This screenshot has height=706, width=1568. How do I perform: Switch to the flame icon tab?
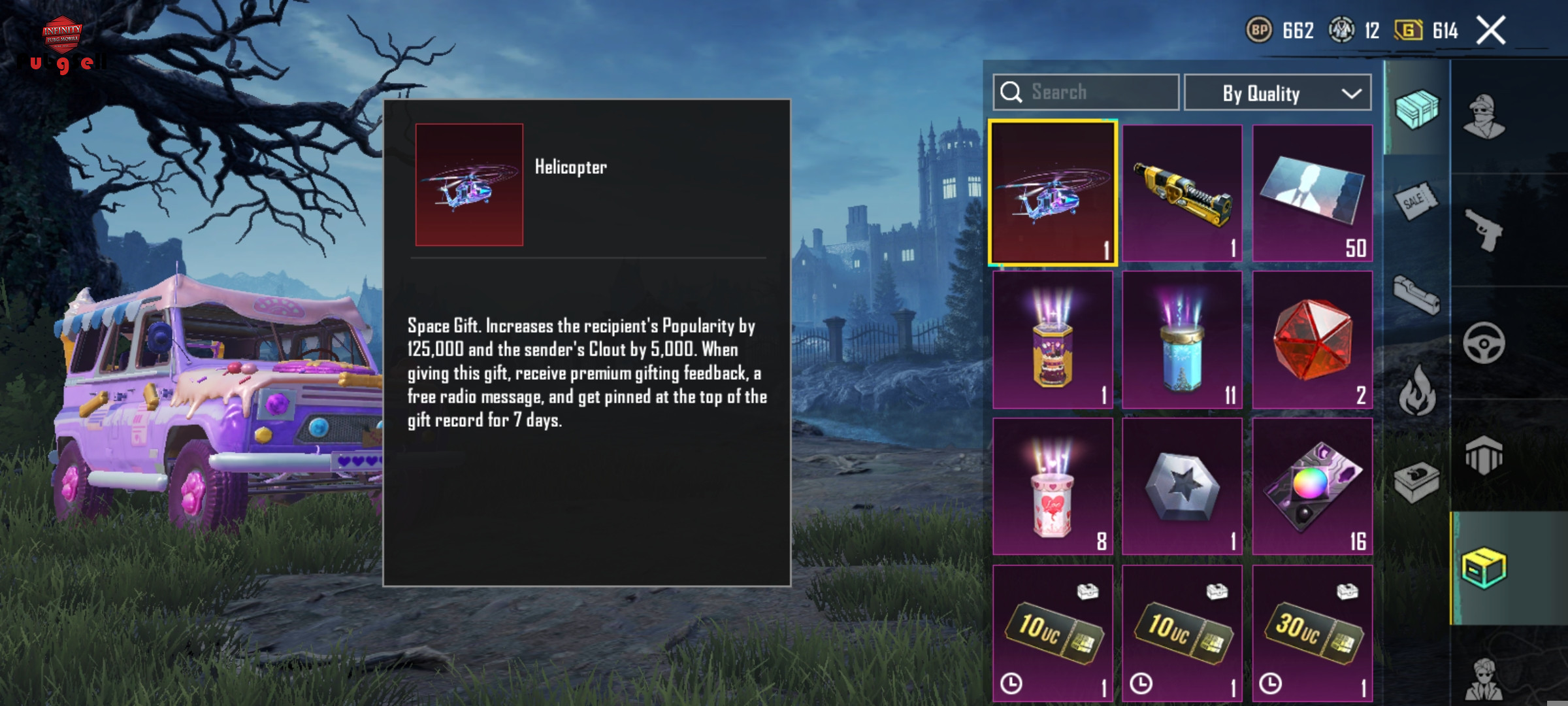click(x=1416, y=390)
